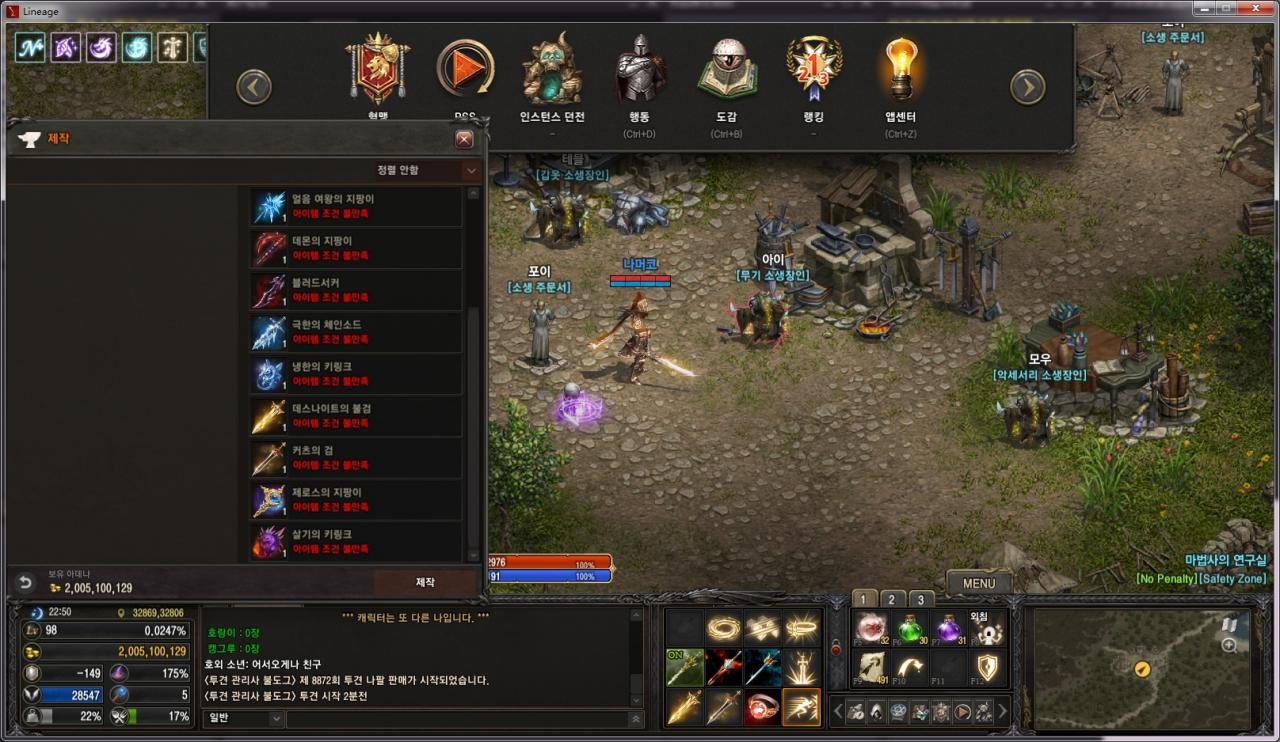
Task: Open the 도감 collection book icon
Action: [727, 65]
